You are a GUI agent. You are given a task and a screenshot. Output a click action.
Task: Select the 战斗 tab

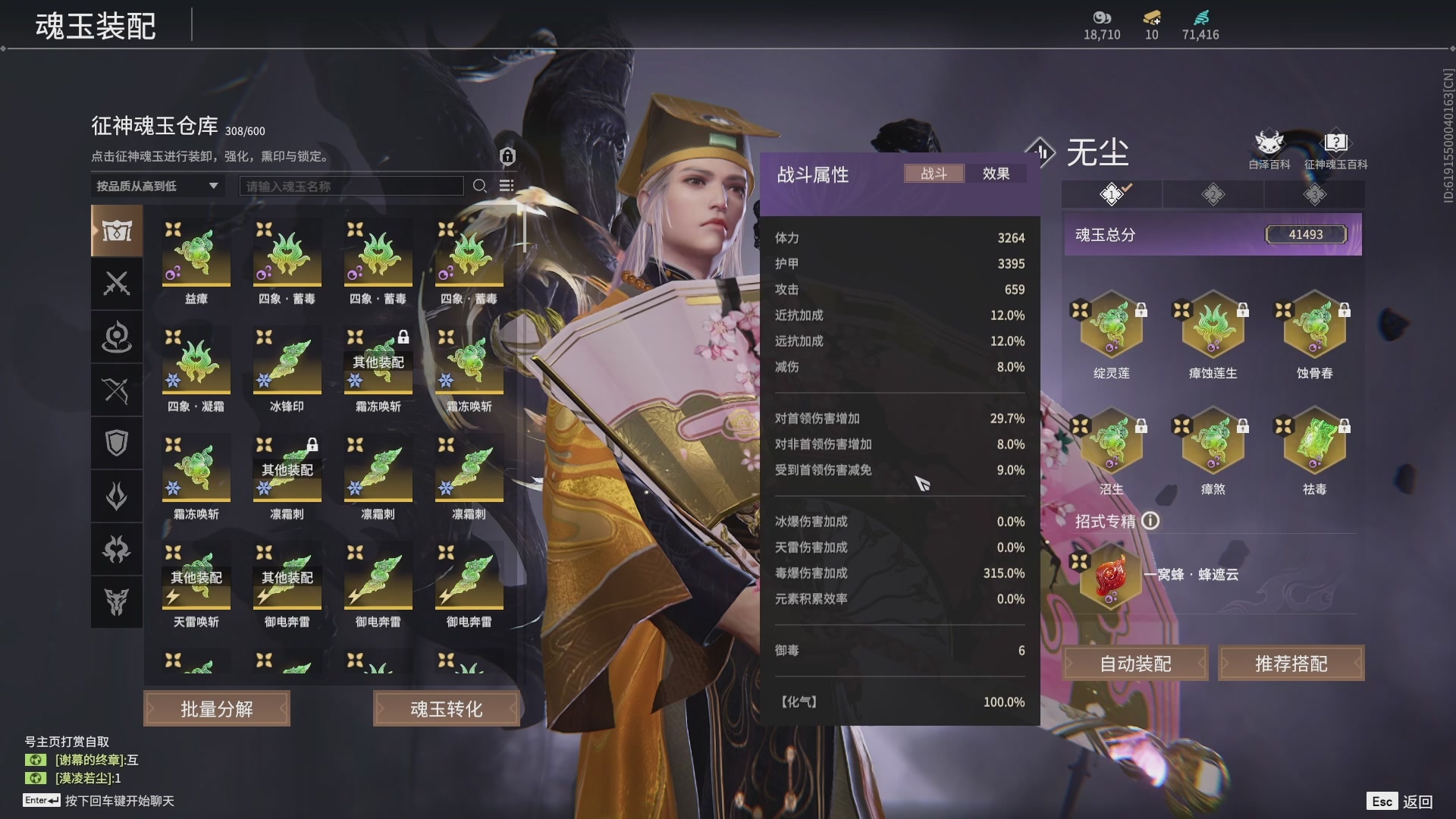[934, 174]
